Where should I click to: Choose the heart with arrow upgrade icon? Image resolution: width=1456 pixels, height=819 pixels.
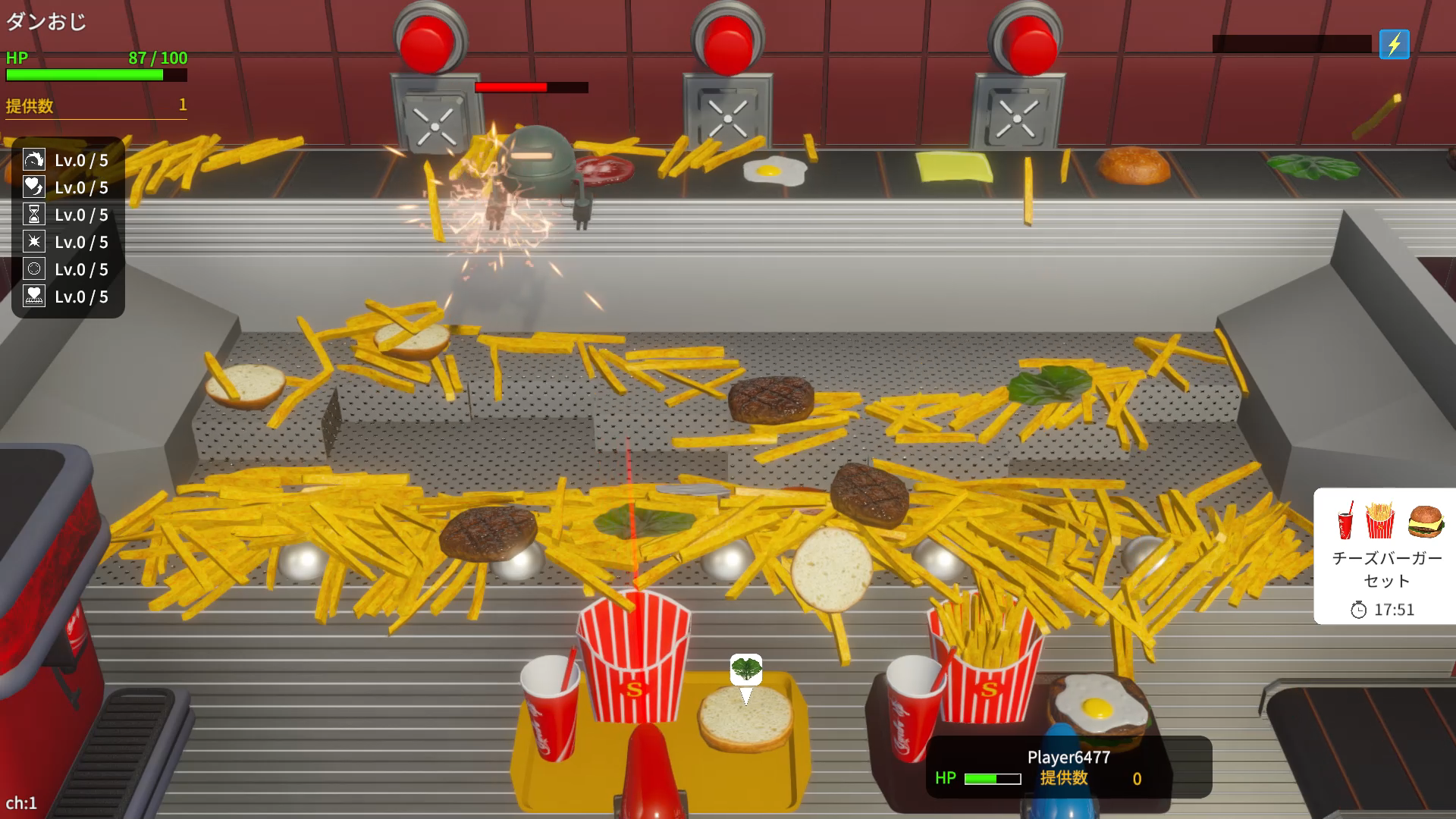click(x=34, y=187)
